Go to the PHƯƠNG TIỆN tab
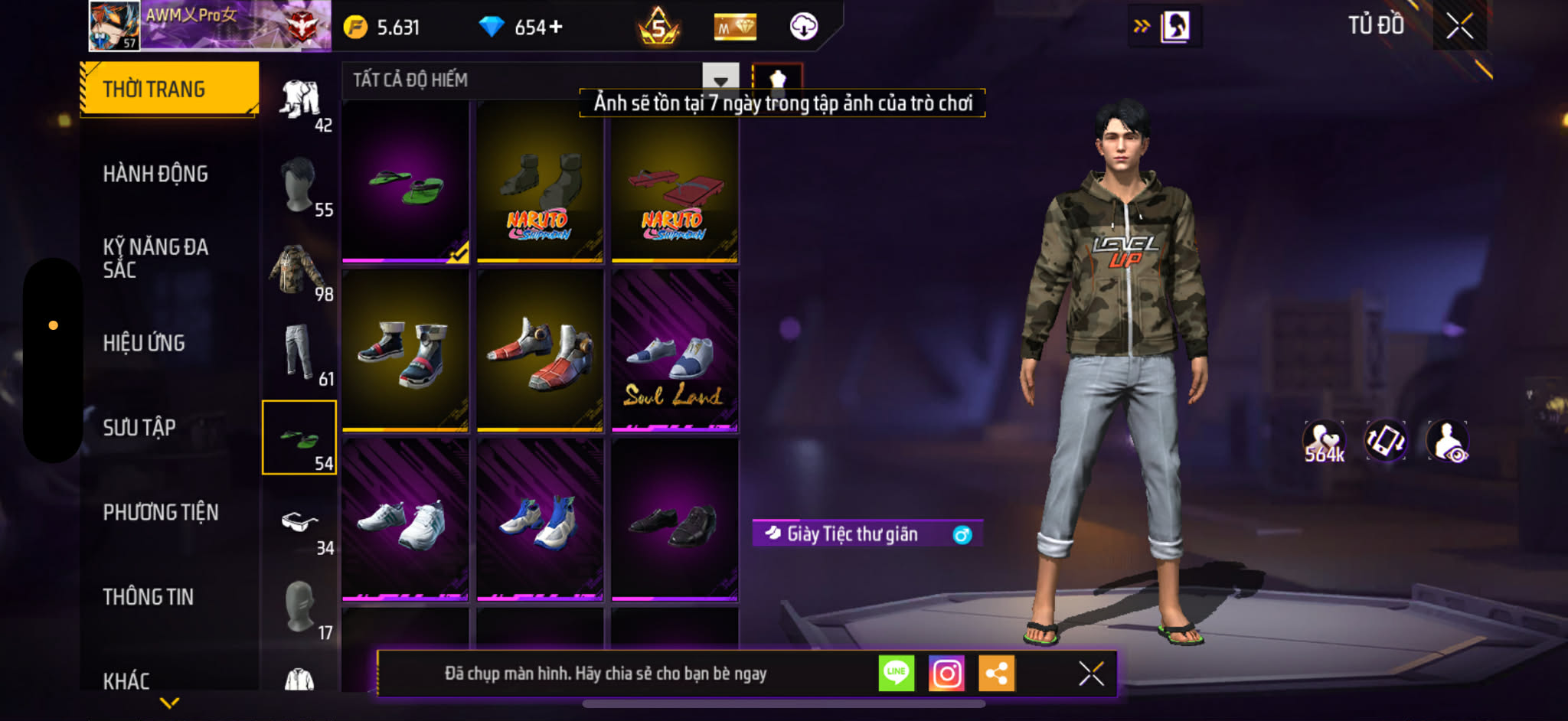Viewport: 1568px width, 721px height. (161, 512)
